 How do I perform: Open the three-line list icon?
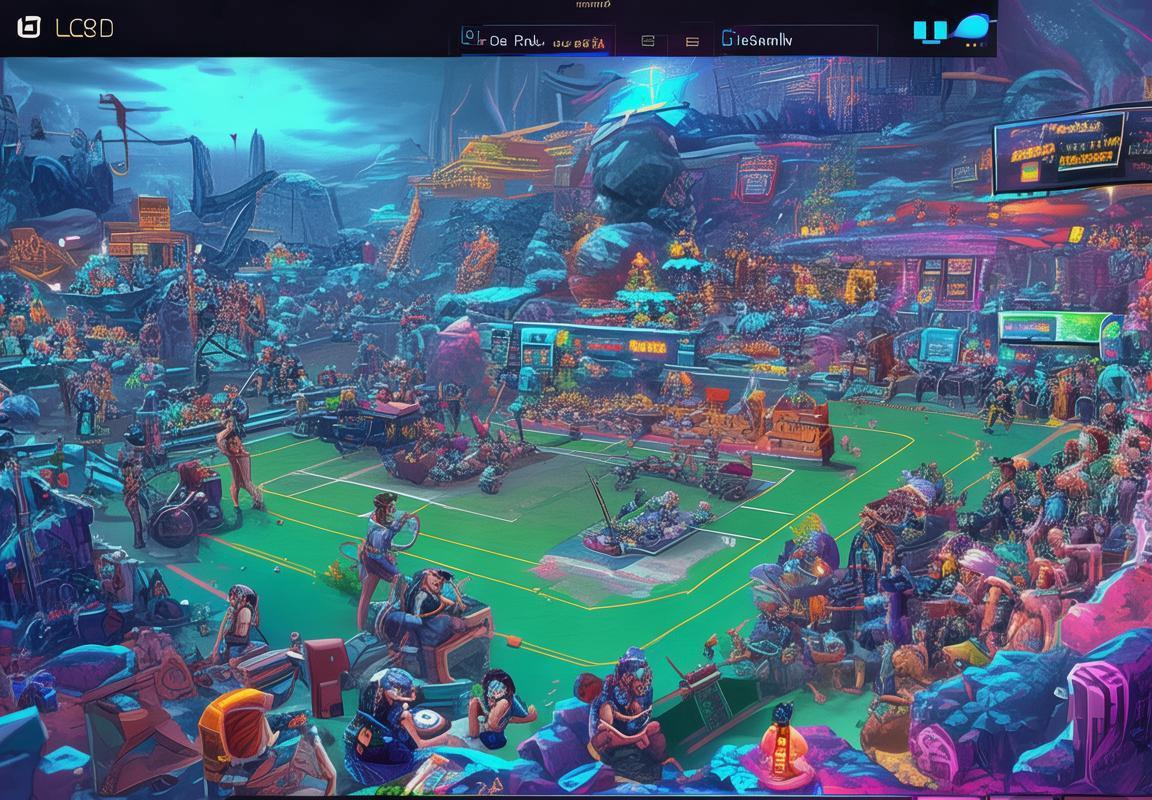tap(692, 41)
